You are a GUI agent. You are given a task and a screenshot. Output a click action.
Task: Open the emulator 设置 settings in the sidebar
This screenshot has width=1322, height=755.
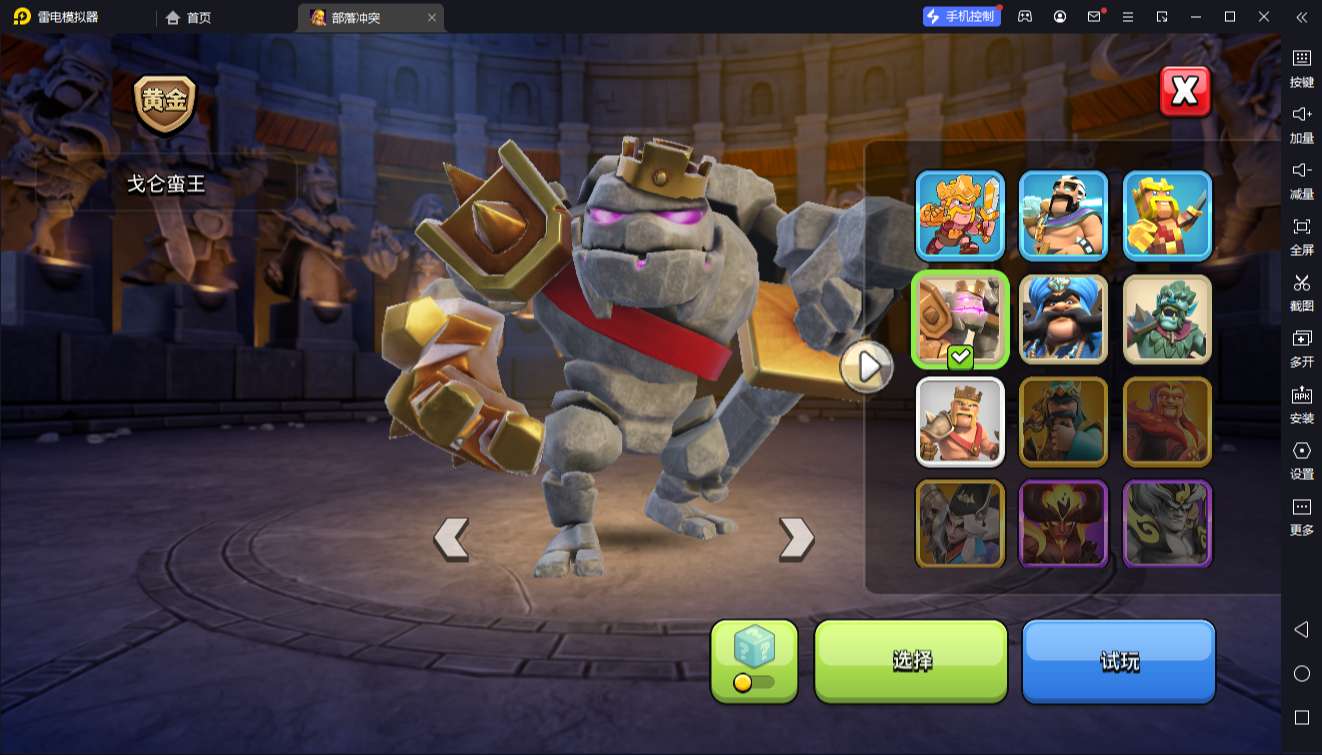[x=1301, y=460]
